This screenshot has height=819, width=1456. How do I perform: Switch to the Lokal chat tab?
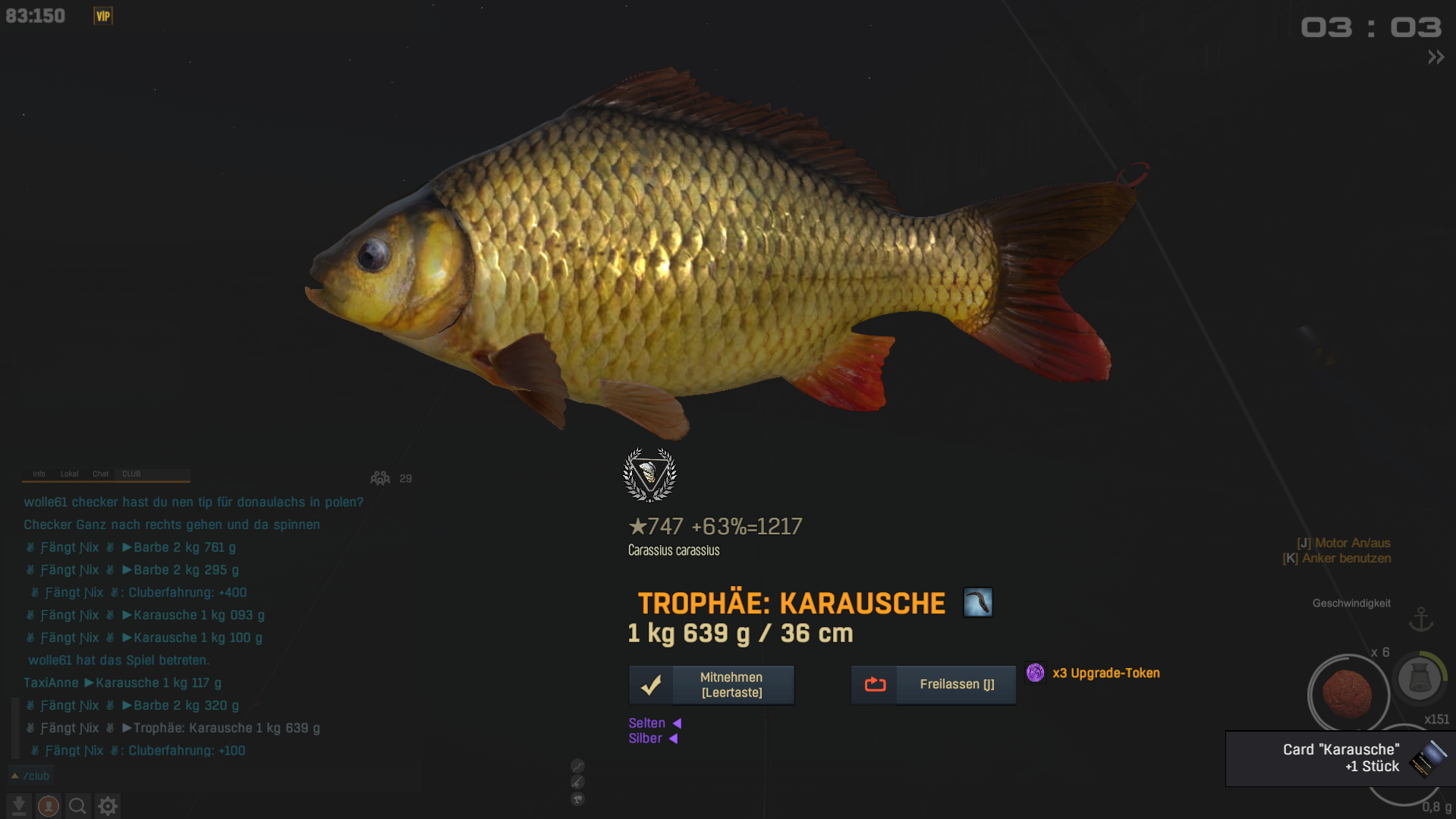(69, 474)
